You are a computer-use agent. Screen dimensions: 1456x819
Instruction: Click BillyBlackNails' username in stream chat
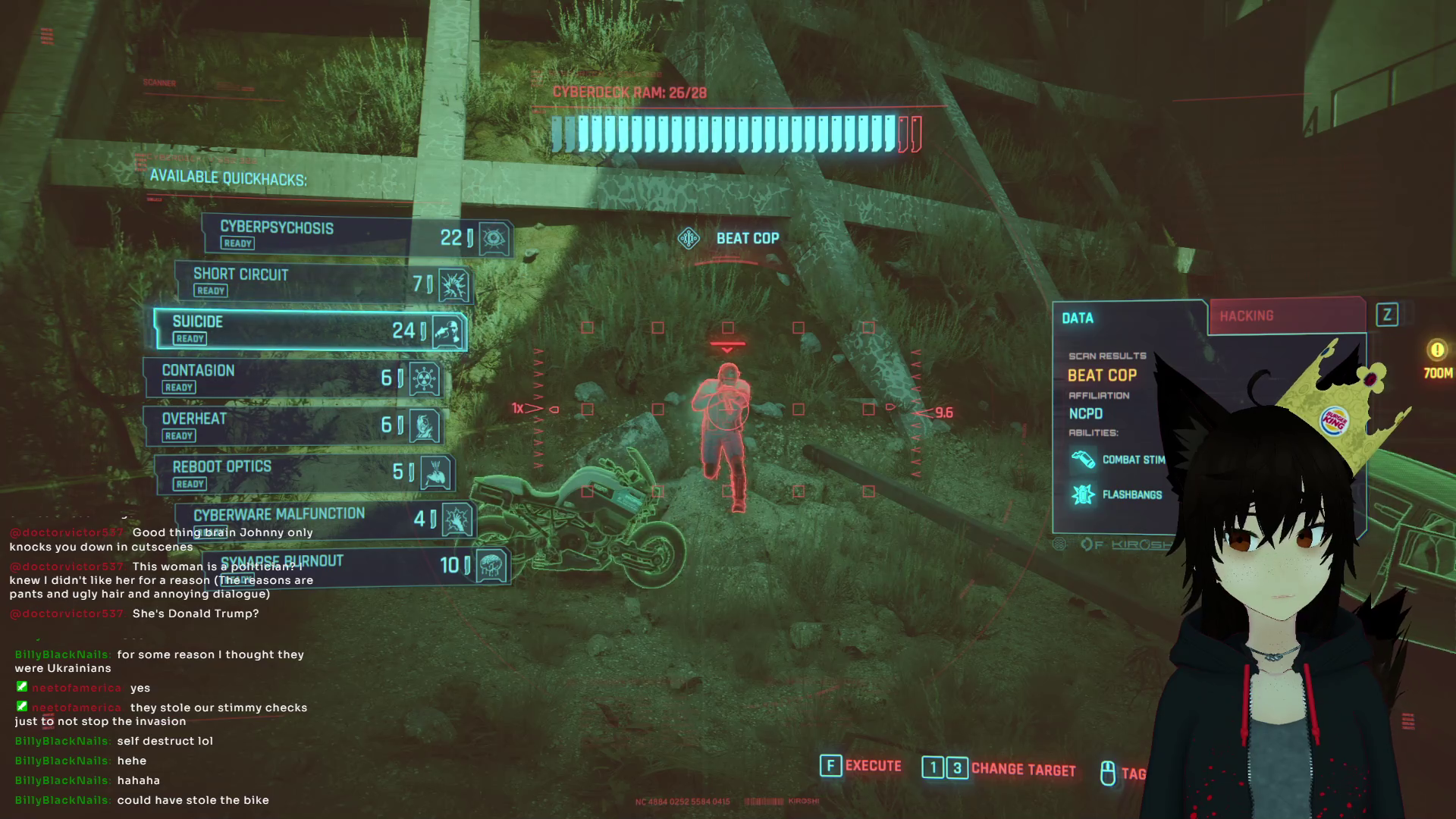[x=62, y=654]
